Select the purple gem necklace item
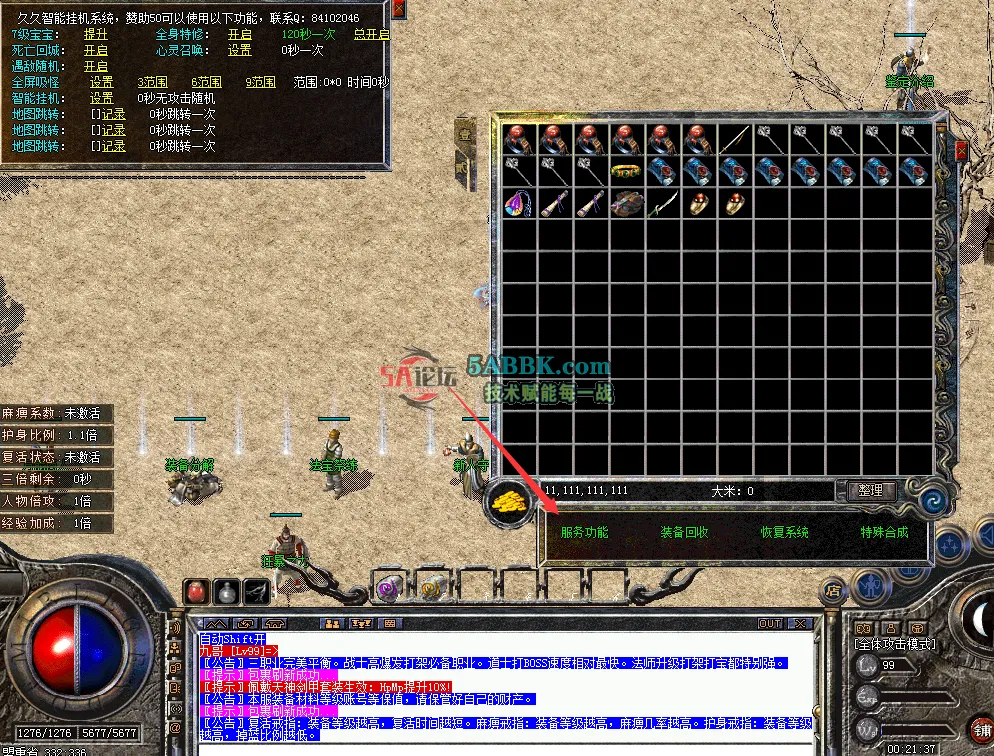 click(518, 205)
